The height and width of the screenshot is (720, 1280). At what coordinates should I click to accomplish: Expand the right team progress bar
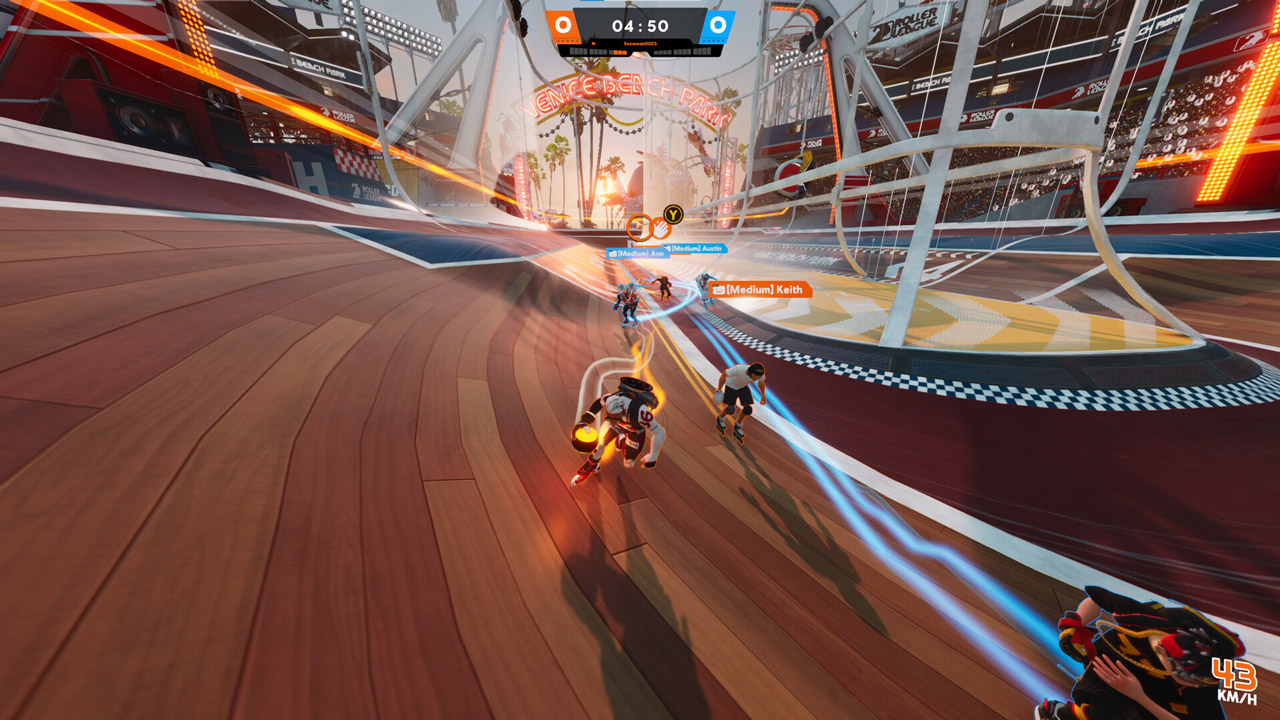pyautogui.click(x=682, y=51)
